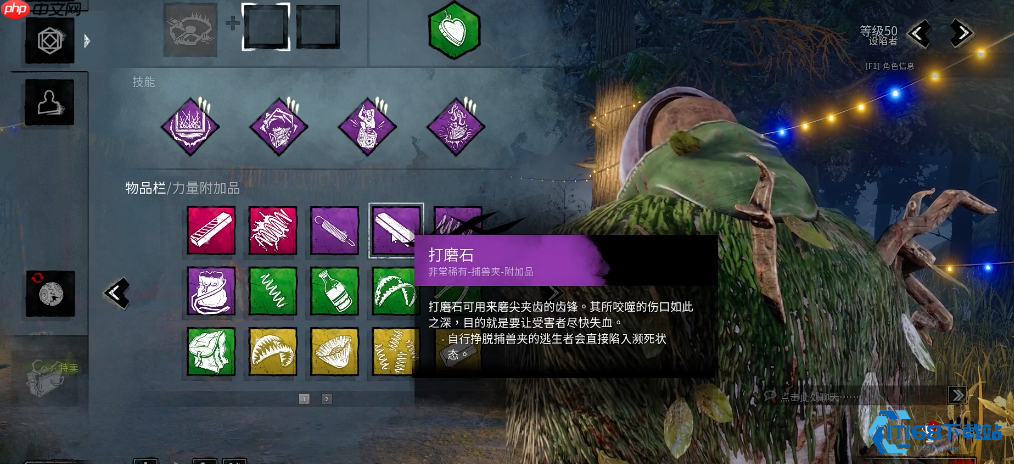This screenshot has height=464, width=1014.
Task: Pick the purple long spring add-on
Action: tap(334, 231)
